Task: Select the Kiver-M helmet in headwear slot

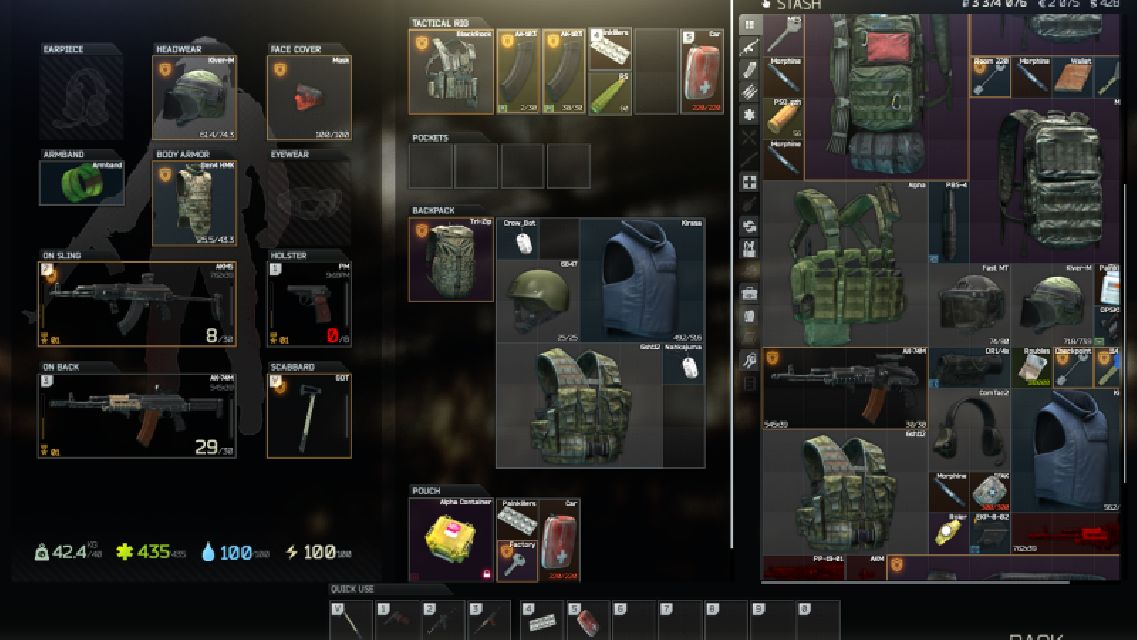Action: 195,98
